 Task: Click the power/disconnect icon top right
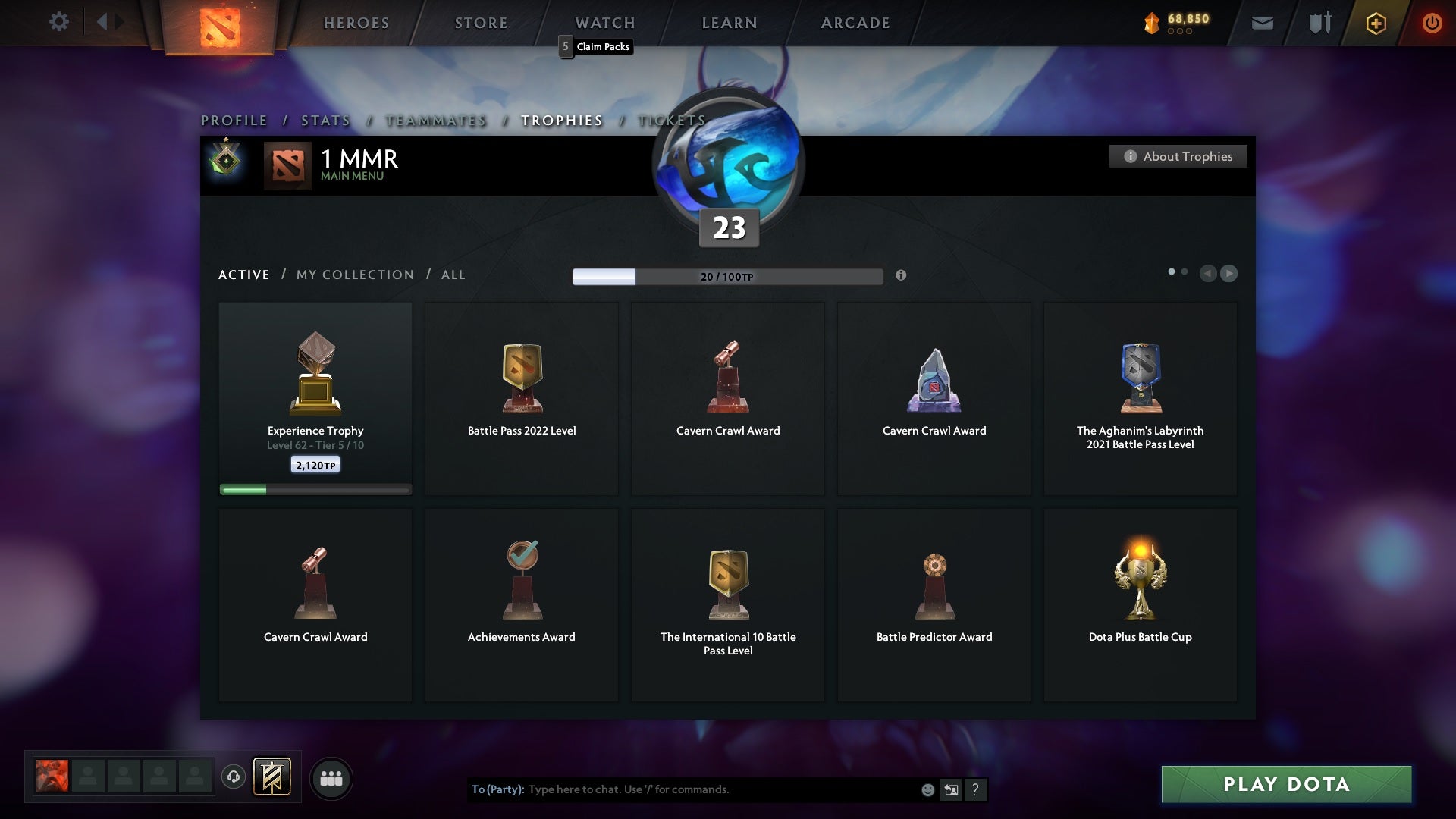[1432, 23]
